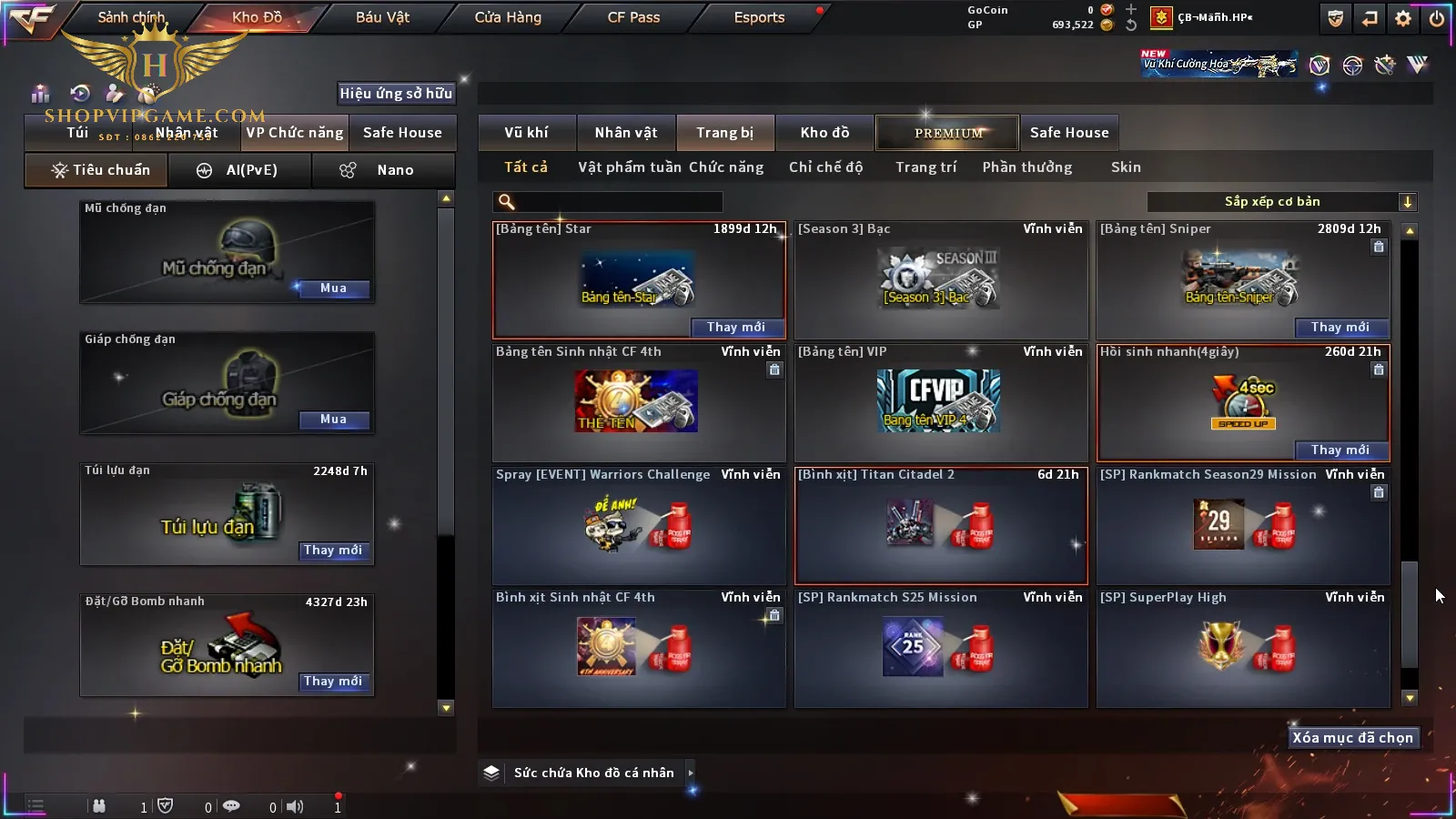Screen dimensions: 1456x819
Task: Filter items by Skin
Action: (1126, 167)
